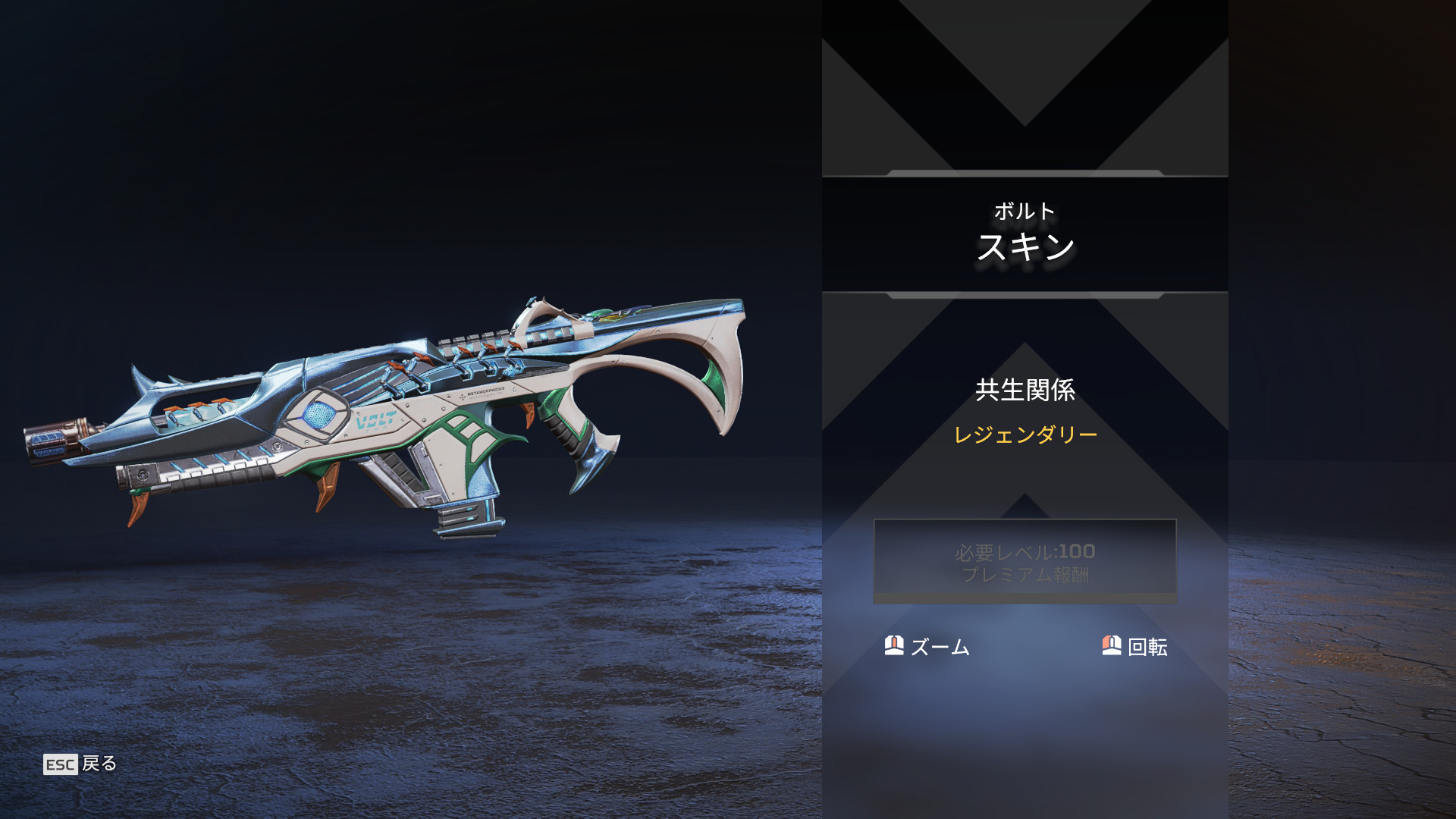Image resolution: width=1456 pixels, height=819 pixels.
Task: Go back using the 戻る button
Action: coord(80,764)
